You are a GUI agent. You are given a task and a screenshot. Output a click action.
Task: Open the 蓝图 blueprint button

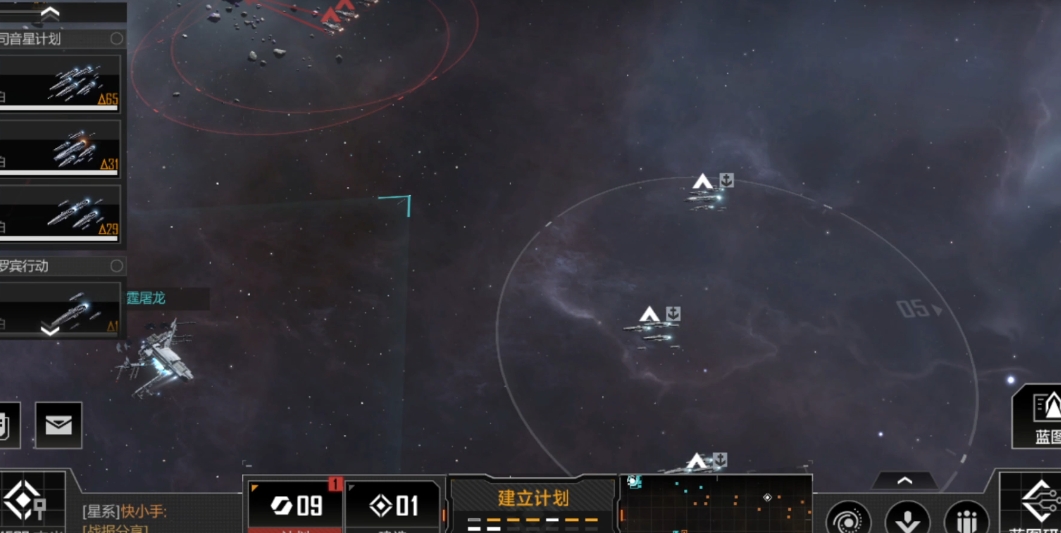1042,415
